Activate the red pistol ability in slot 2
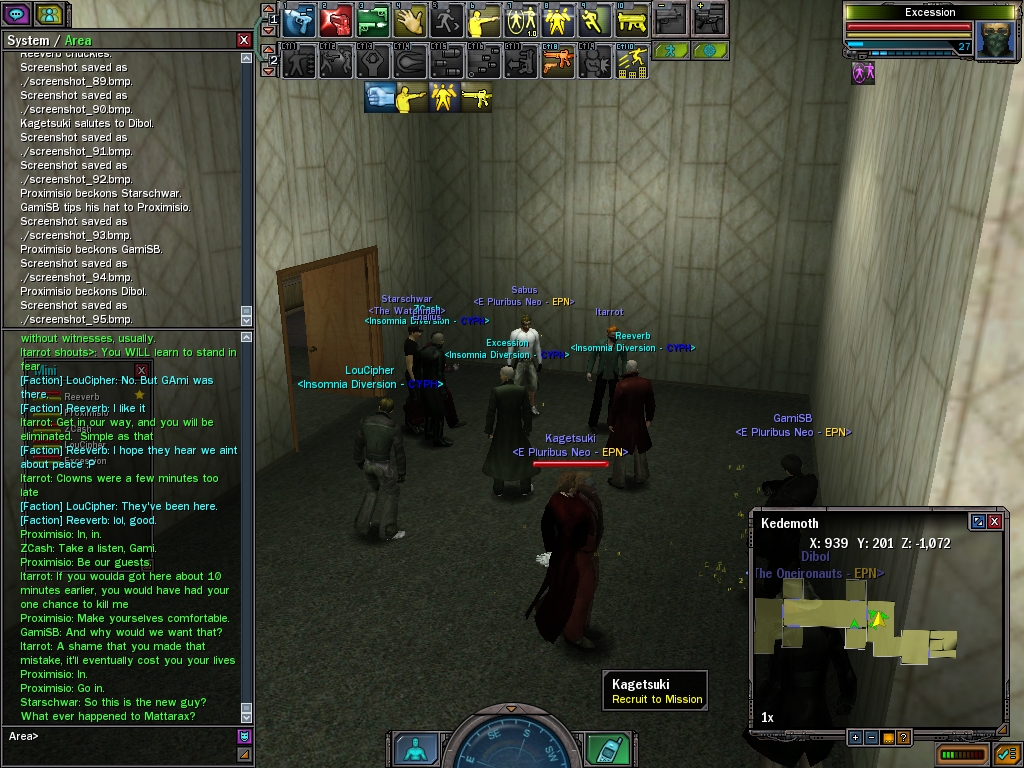Image resolution: width=1024 pixels, height=768 pixels. [x=336, y=20]
